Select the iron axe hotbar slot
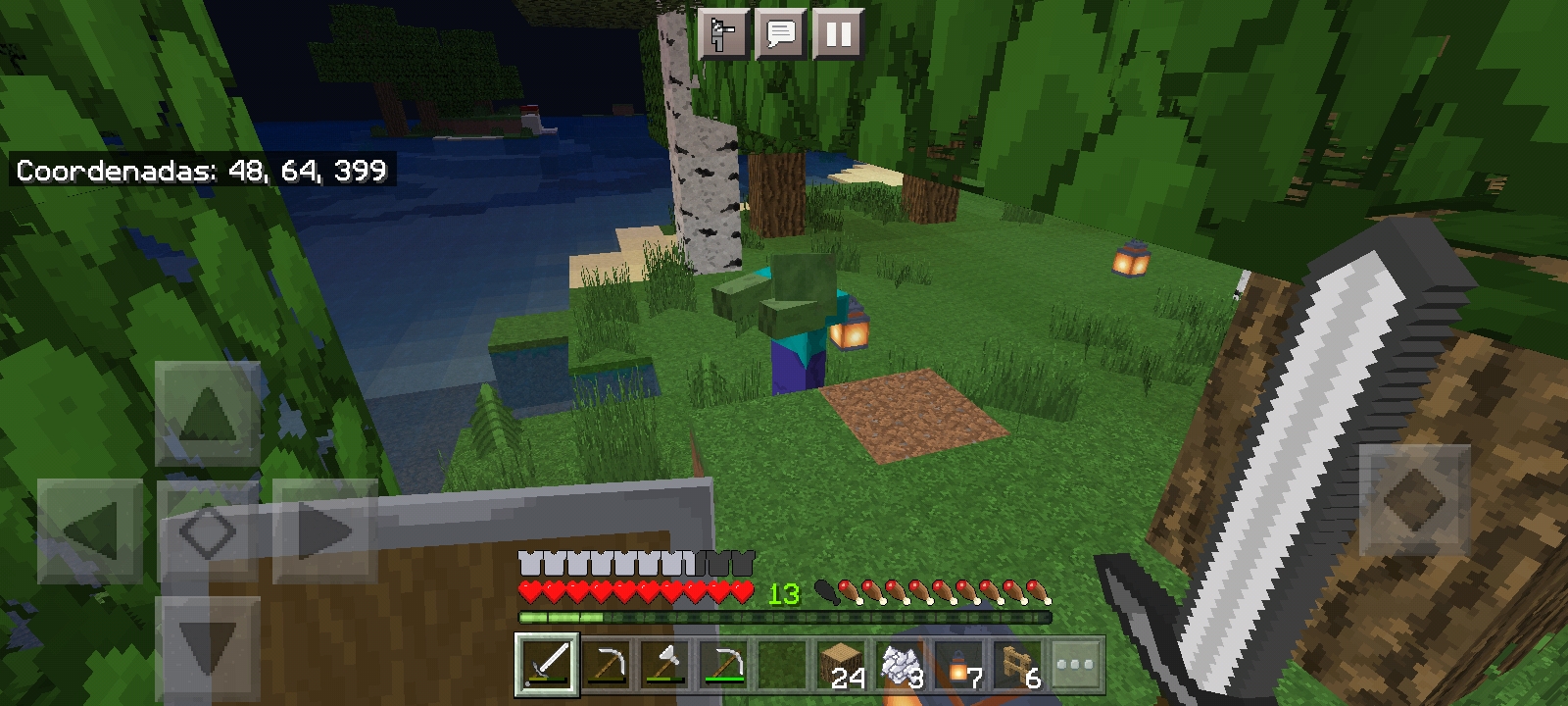This screenshot has height=706, width=1568. click(663, 665)
